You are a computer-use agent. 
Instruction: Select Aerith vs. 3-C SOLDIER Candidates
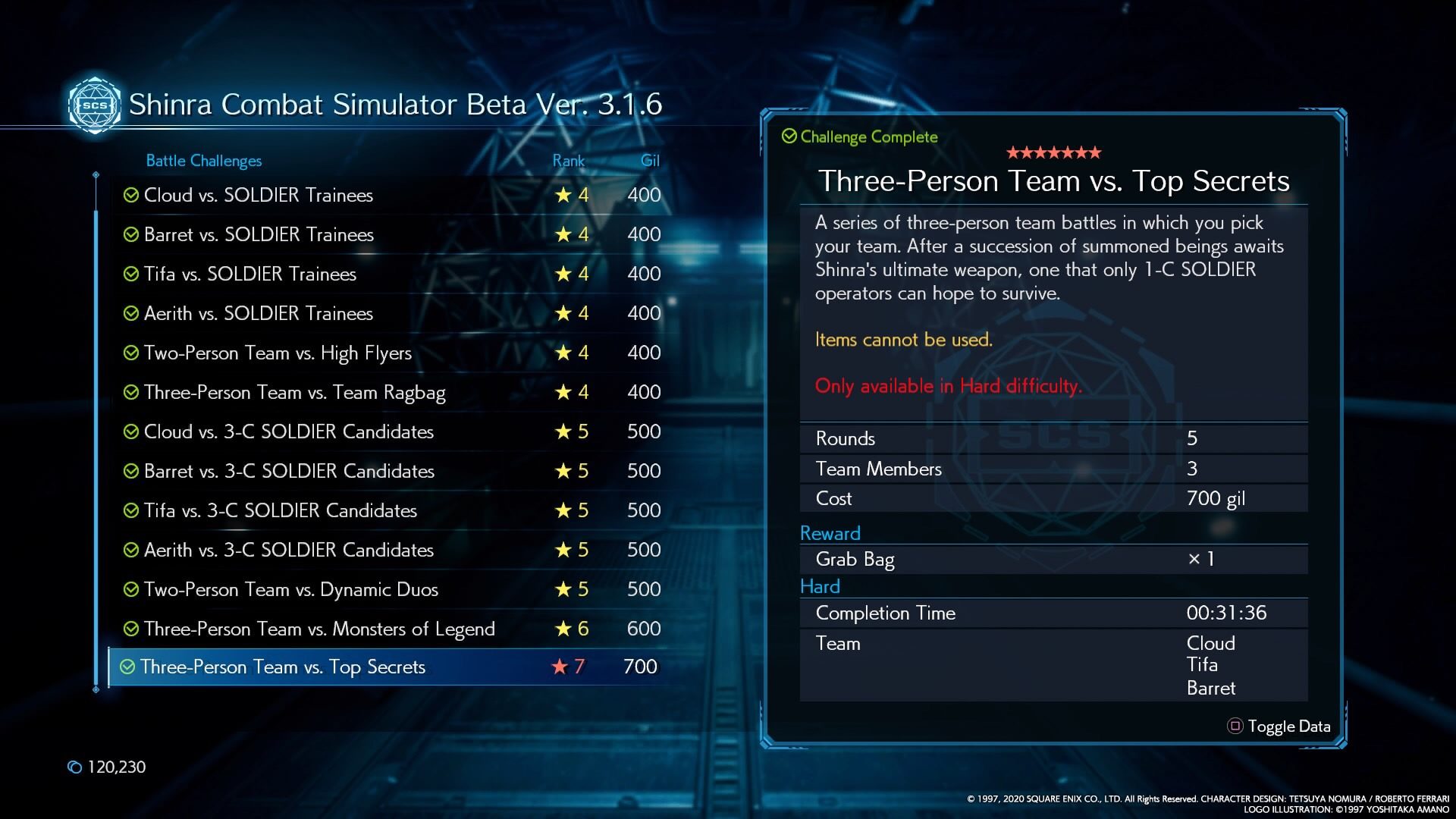pyautogui.click(x=288, y=551)
